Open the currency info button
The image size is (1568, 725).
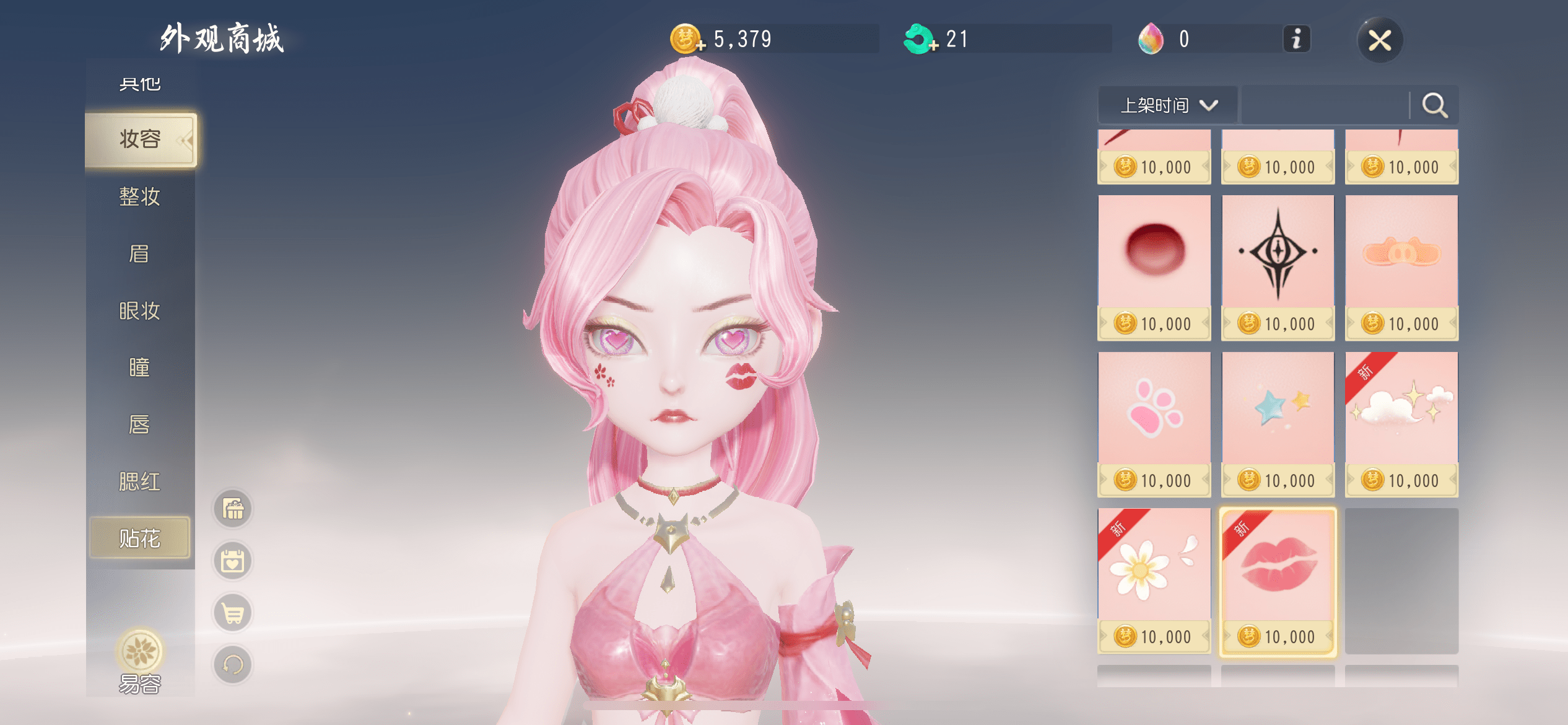1296,40
